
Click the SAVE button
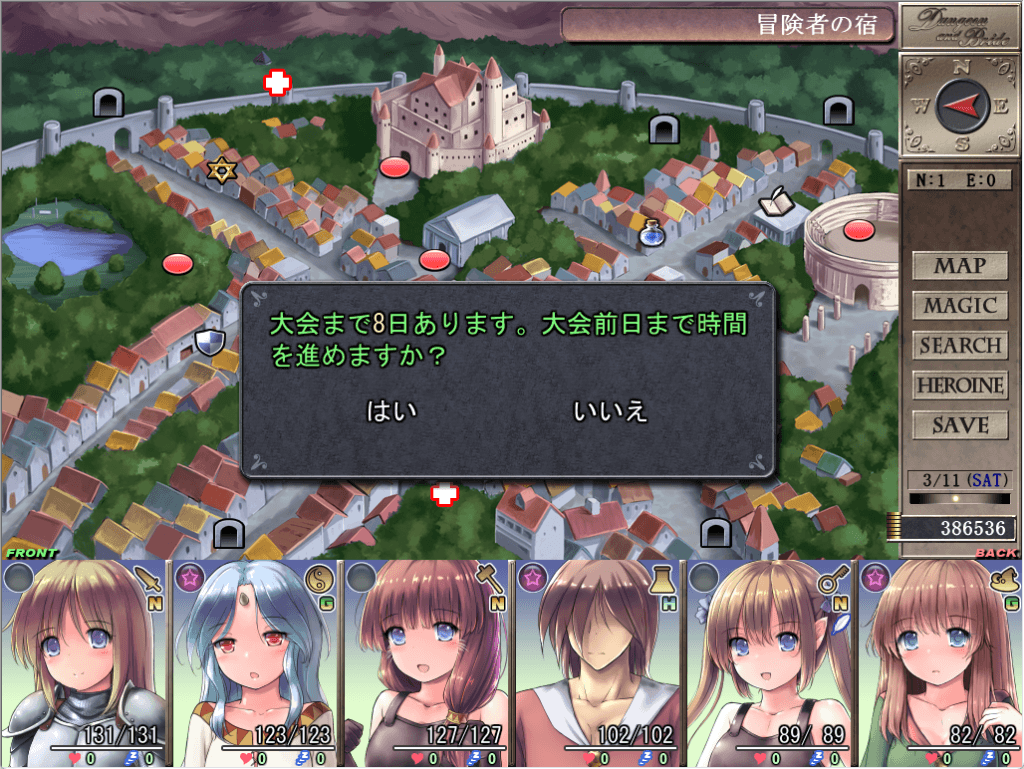pyautogui.click(x=959, y=425)
